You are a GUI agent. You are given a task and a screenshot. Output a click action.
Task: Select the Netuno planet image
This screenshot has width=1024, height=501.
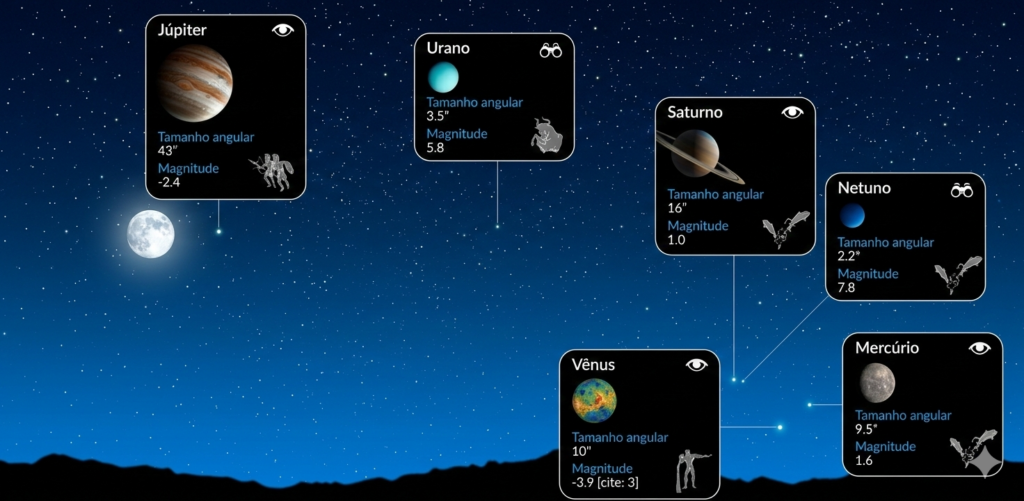[852, 216]
